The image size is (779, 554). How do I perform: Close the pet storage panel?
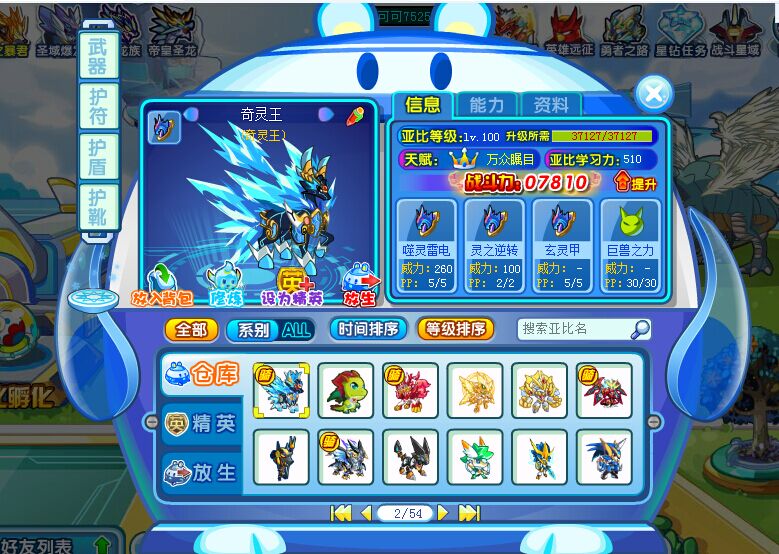coord(653,94)
